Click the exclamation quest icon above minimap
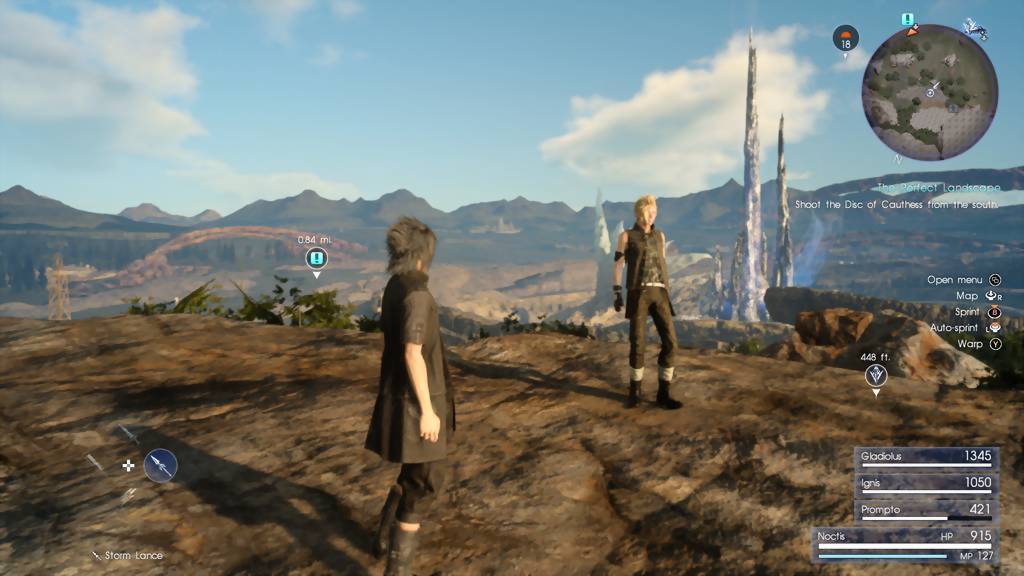1024x576 pixels. [x=908, y=19]
